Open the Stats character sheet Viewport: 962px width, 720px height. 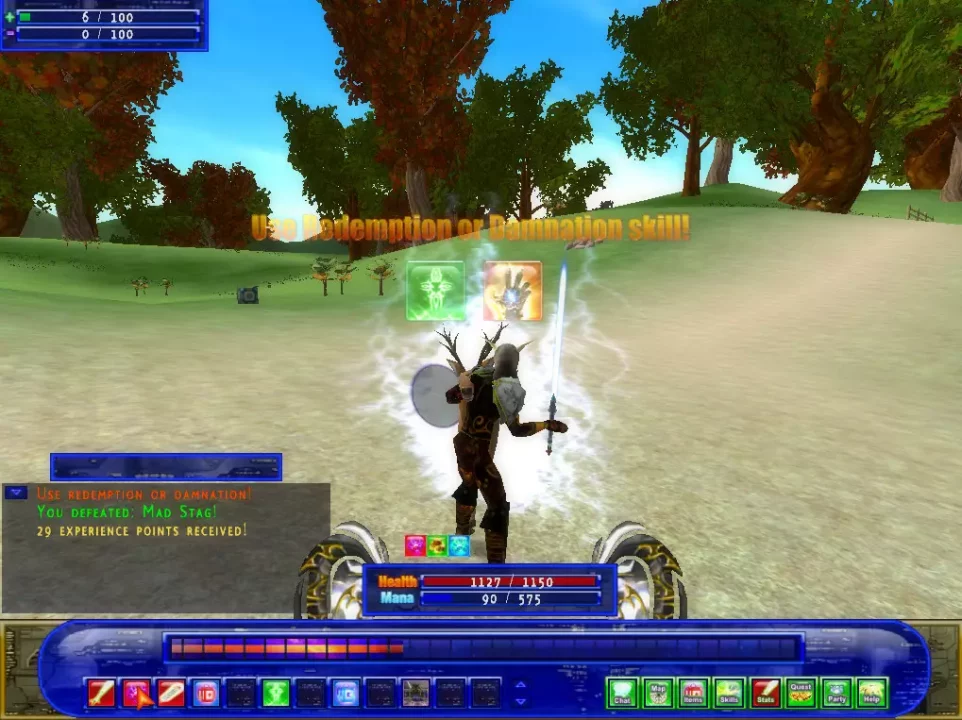point(765,693)
